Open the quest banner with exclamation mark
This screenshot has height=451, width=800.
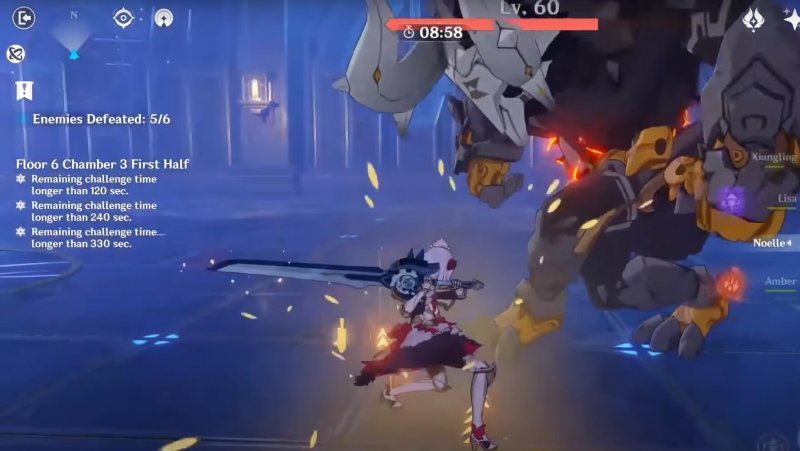coord(24,91)
